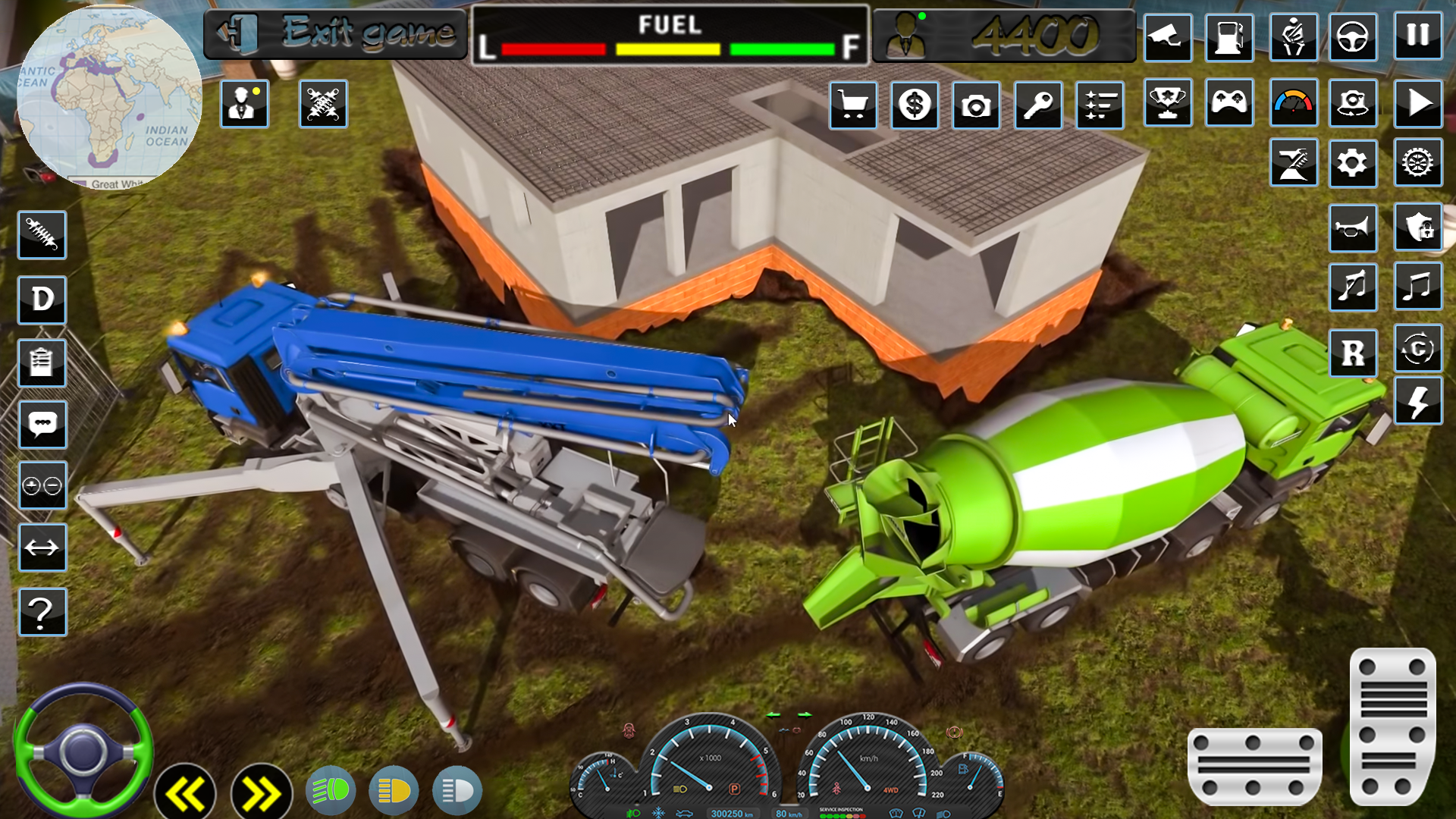Viewport: 1456px width, 819px height.
Task: Open the in-game shop cart
Action: 853,105
